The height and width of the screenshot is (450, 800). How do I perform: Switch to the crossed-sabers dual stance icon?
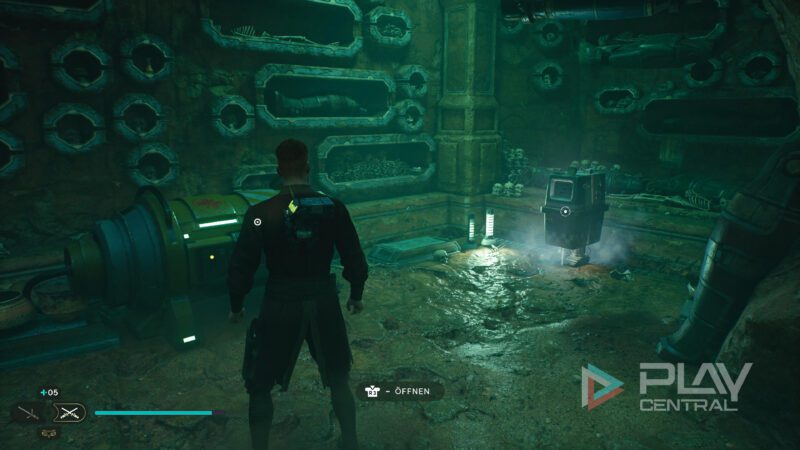click(70, 411)
